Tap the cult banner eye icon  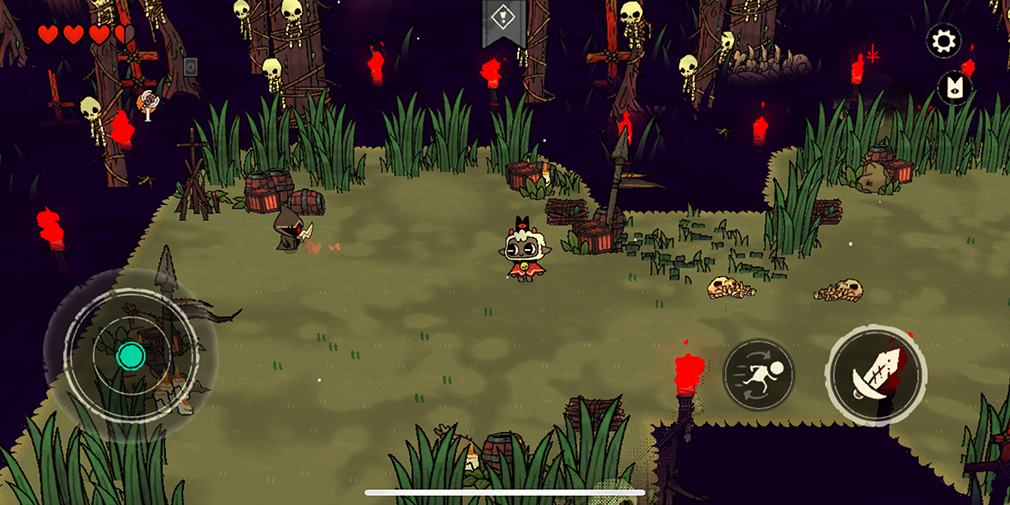coord(953,88)
